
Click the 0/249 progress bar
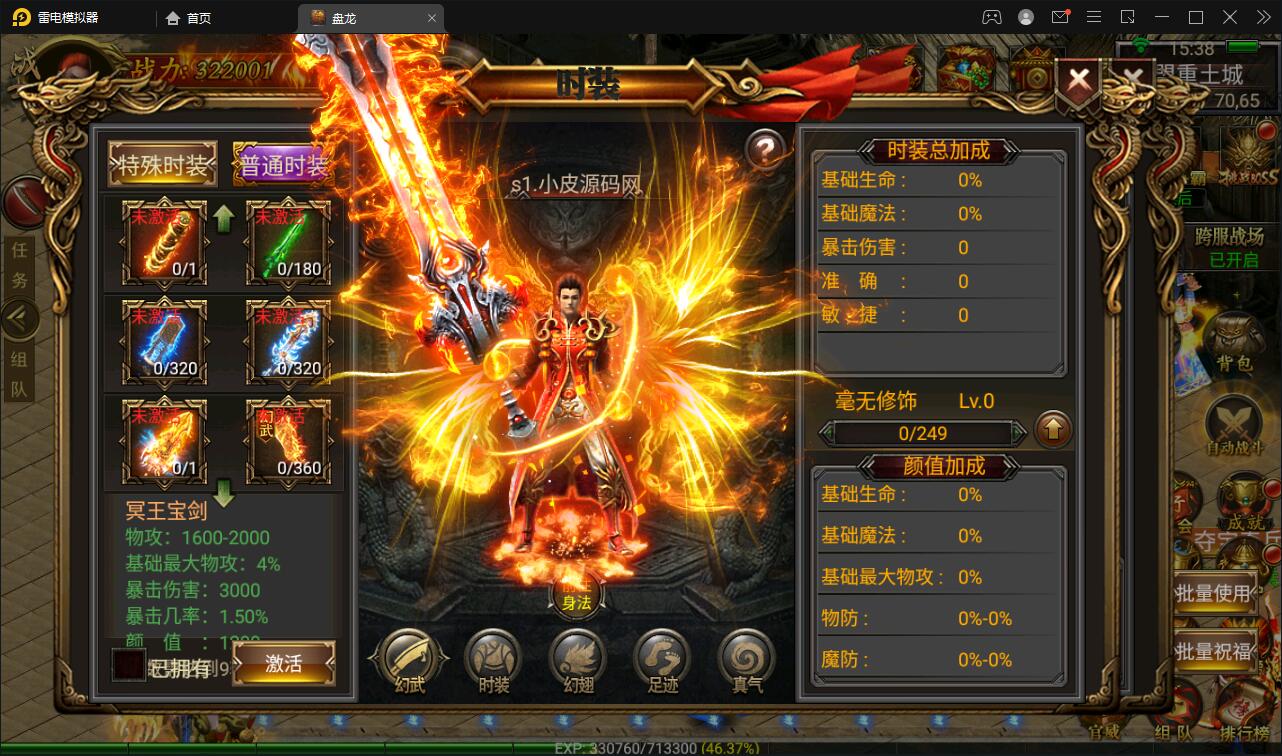point(920,433)
